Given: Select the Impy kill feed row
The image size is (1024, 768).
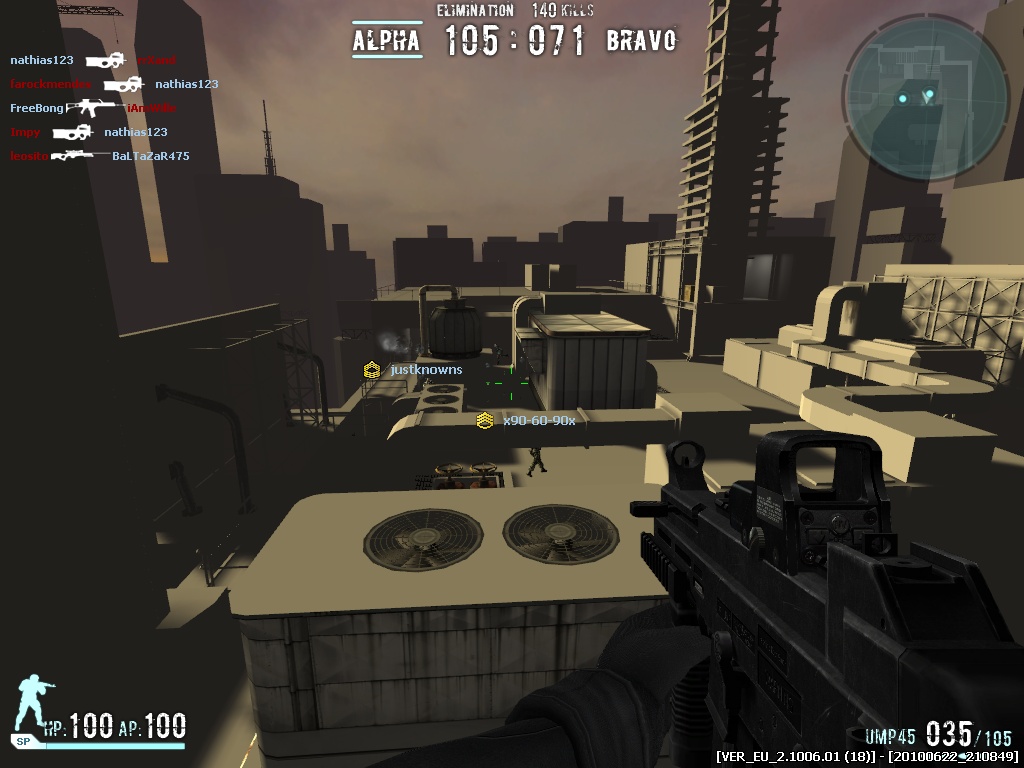Looking at the screenshot, I should [x=88, y=132].
